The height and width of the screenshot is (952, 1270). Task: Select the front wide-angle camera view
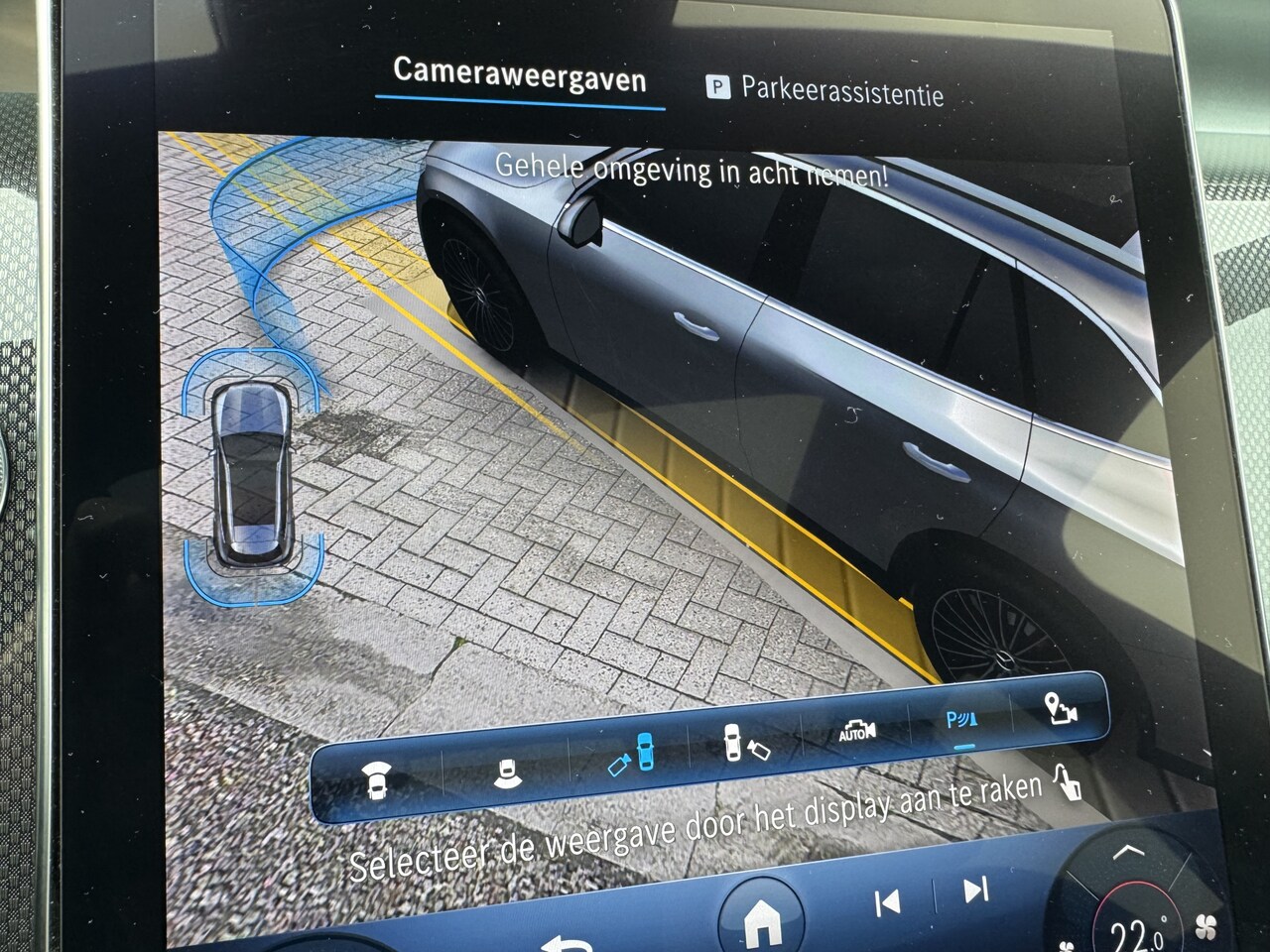(x=375, y=780)
